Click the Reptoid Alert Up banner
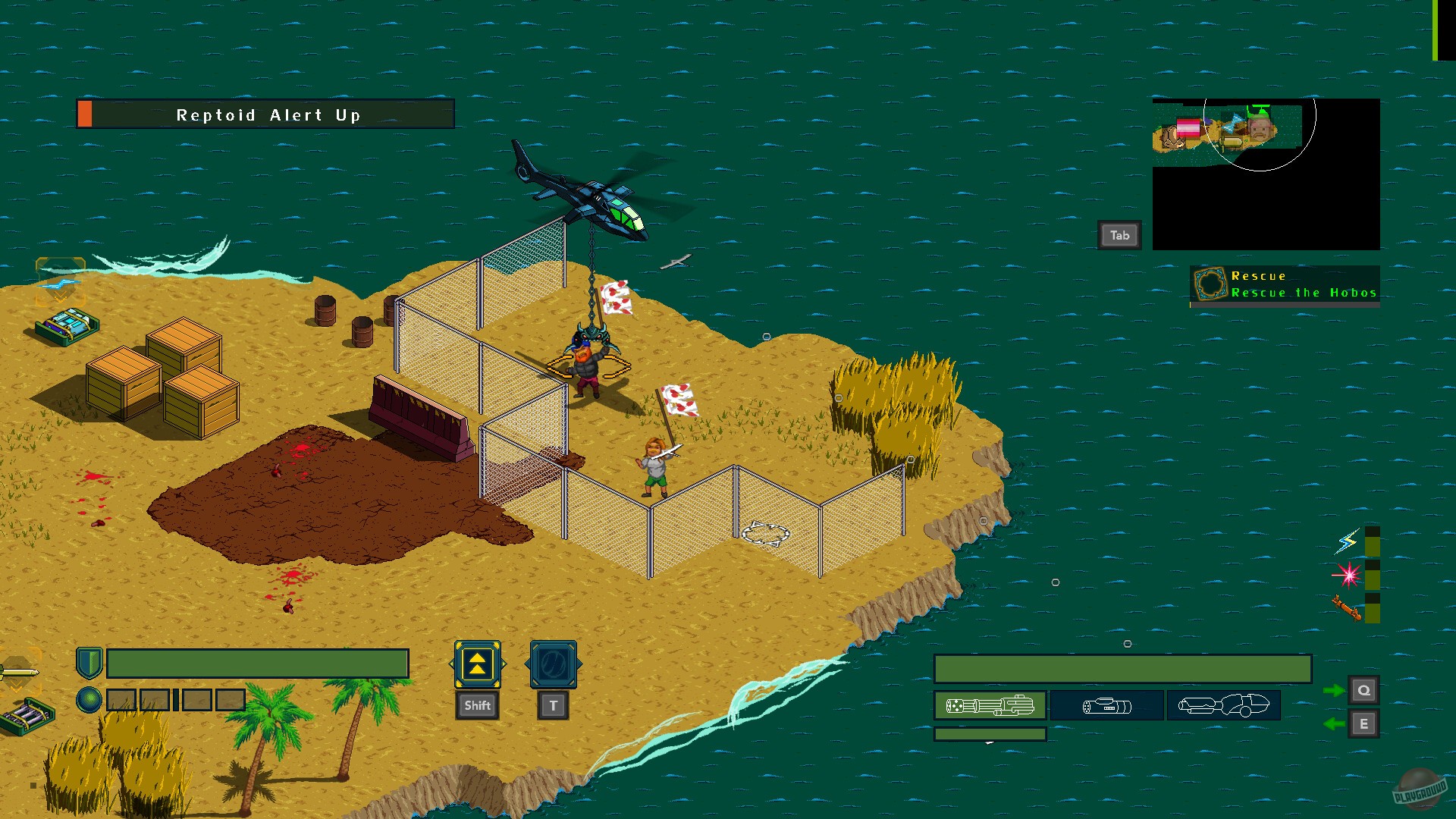The width and height of the screenshot is (1456, 819). pos(265,115)
